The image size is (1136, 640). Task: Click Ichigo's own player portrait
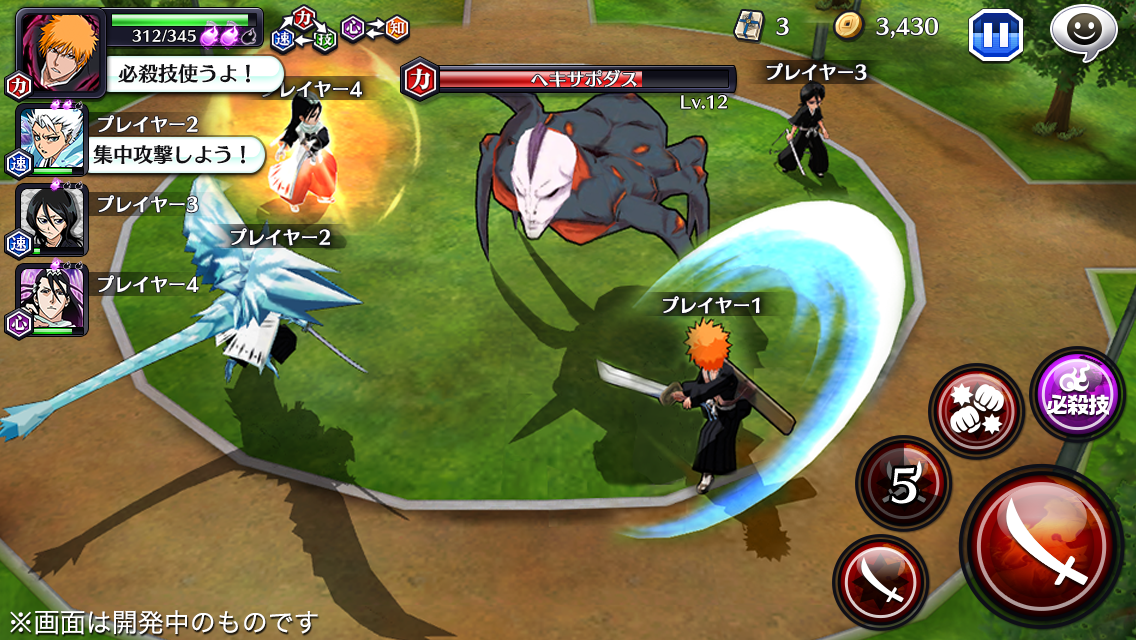click(x=59, y=50)
